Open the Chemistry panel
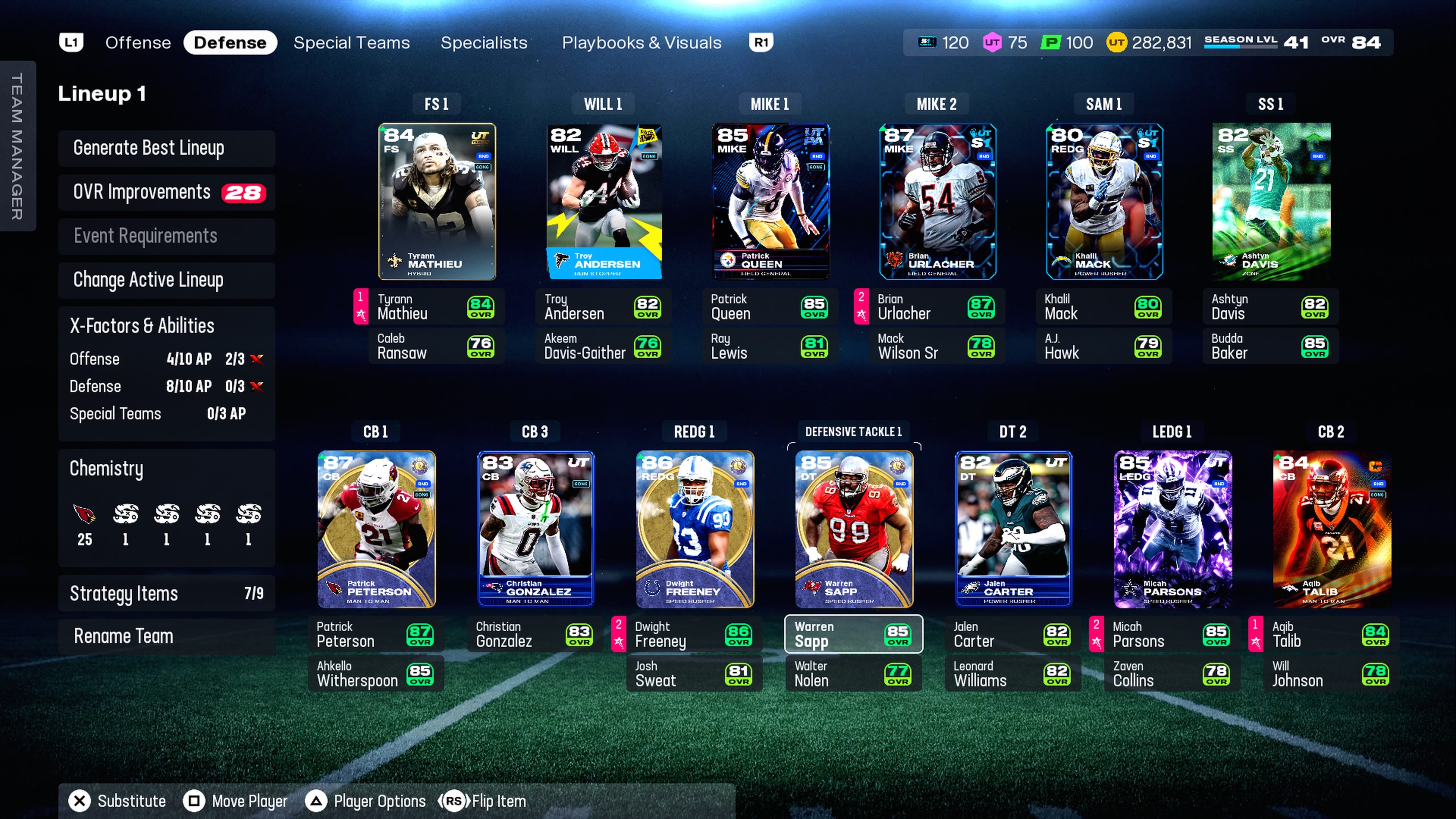This screenshot has height=819, width=1456. click(166, 469)
